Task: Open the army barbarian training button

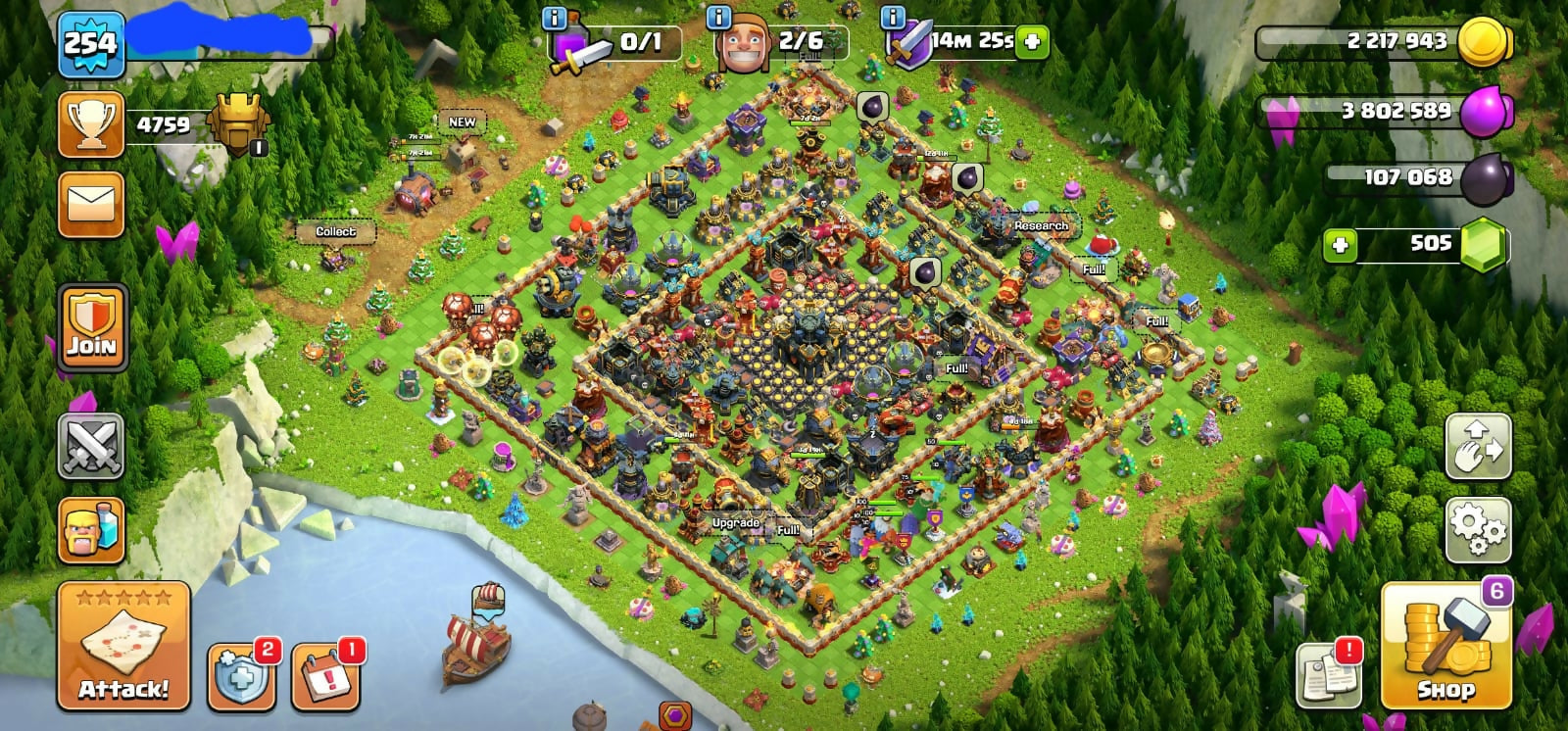Action: click(91, 530)
